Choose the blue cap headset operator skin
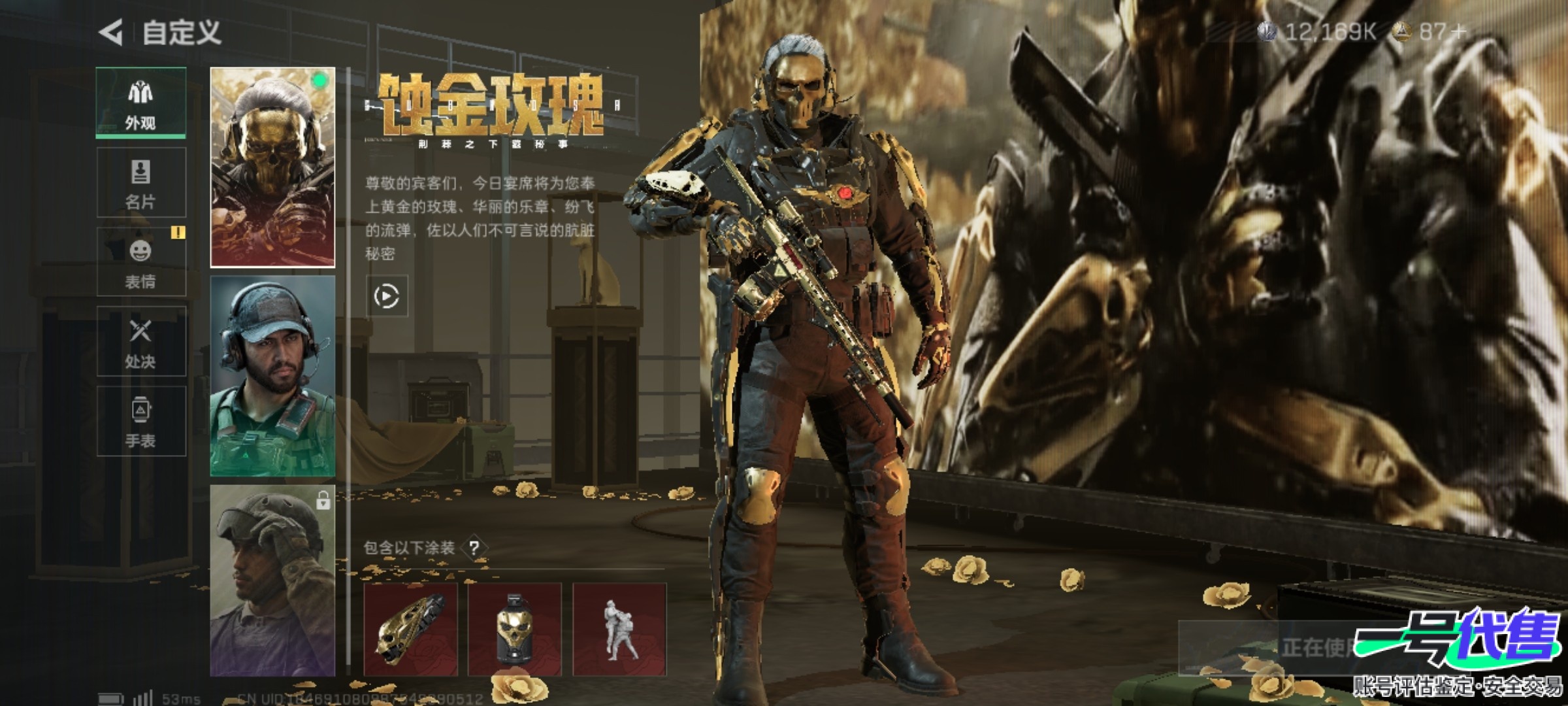This screenshot has width=1568, height=706. tap(272, 376)
